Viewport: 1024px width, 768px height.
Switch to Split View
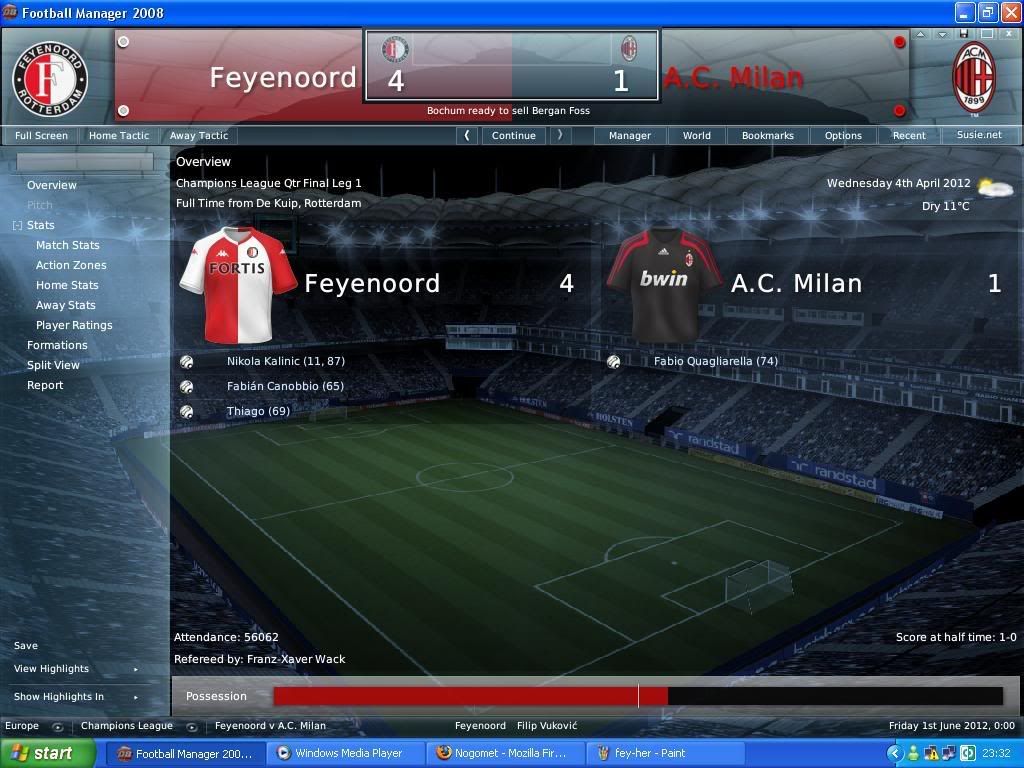click(53, 365)
